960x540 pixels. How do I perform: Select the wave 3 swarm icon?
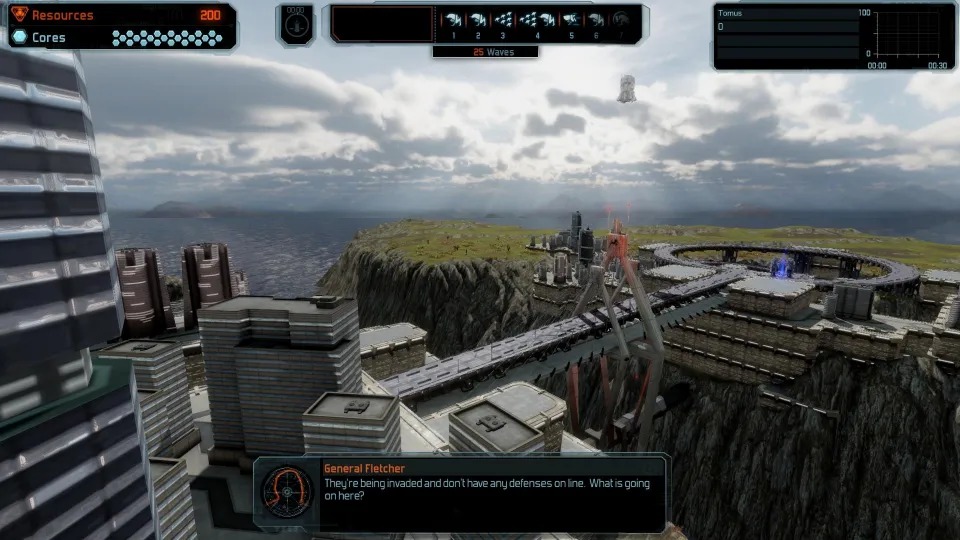[x=503, y=19]
